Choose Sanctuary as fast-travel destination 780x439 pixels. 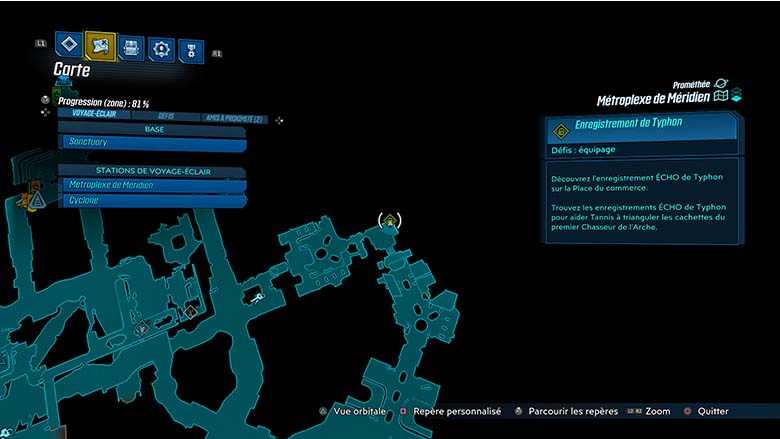pos(152,143)
